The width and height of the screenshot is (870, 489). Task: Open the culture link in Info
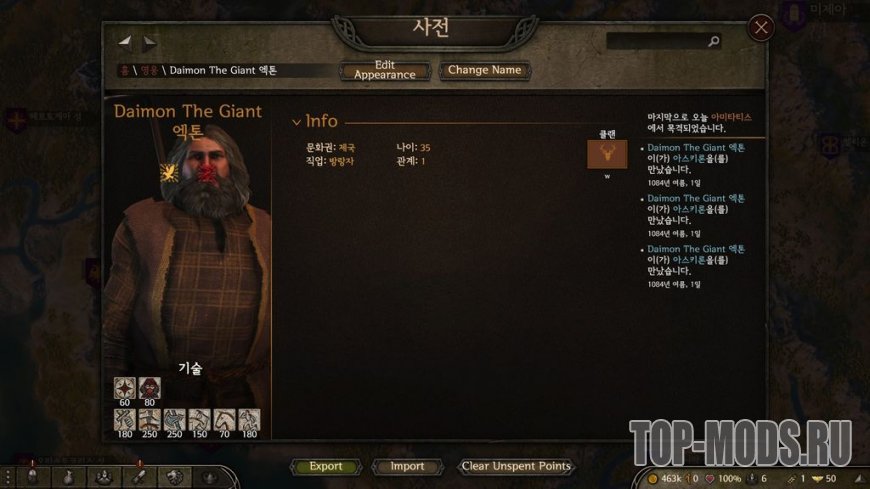(346, 148)
